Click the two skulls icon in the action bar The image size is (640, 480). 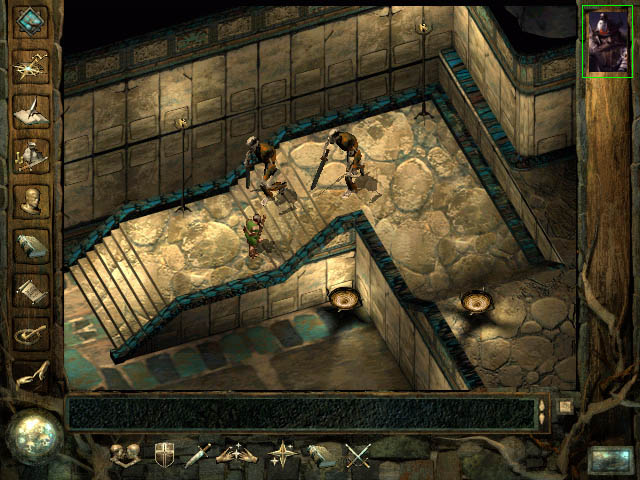click(125, 456)
